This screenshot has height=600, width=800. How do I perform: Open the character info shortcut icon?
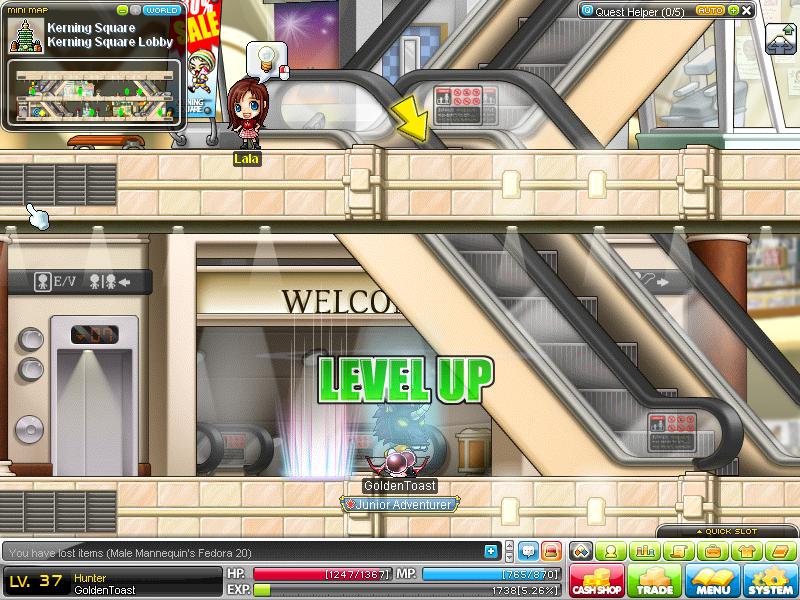click(x=611, y=551)
